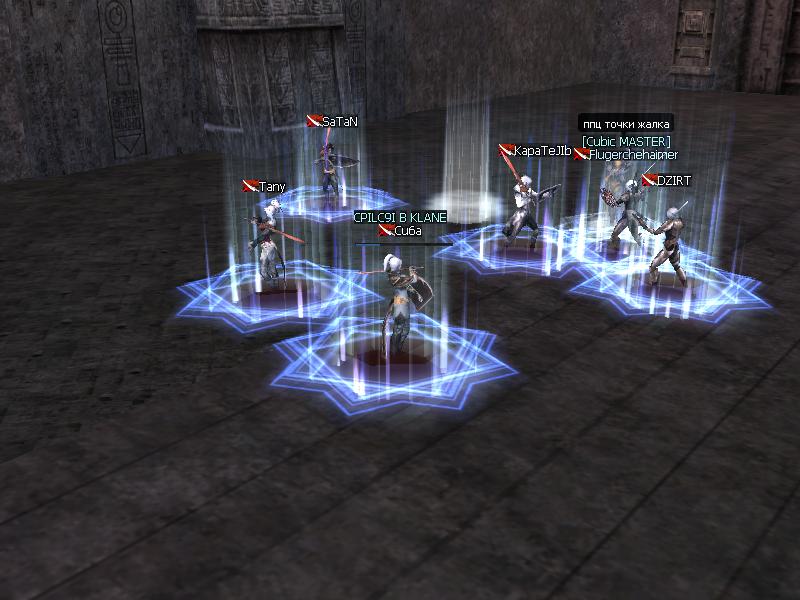Target player SaTaN via name tag

(339, 121)
